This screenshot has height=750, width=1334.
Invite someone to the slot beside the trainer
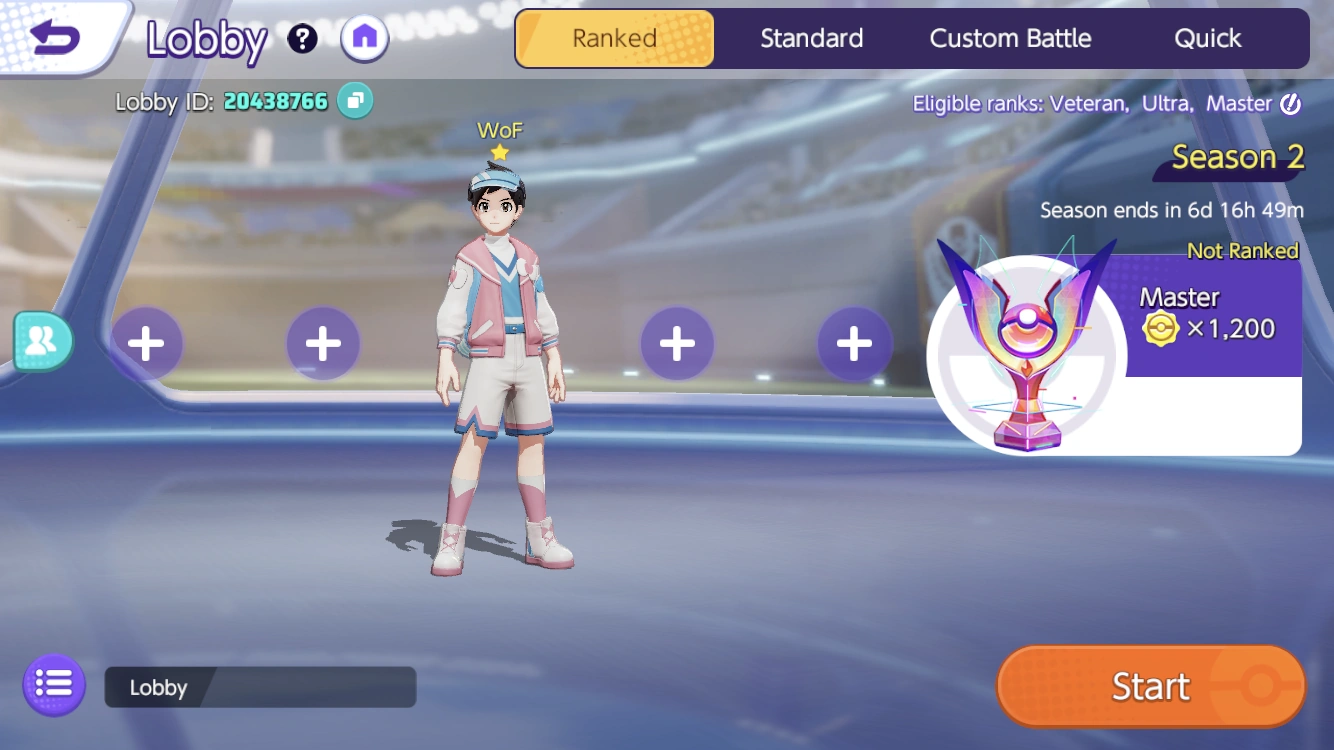point(677,342)
